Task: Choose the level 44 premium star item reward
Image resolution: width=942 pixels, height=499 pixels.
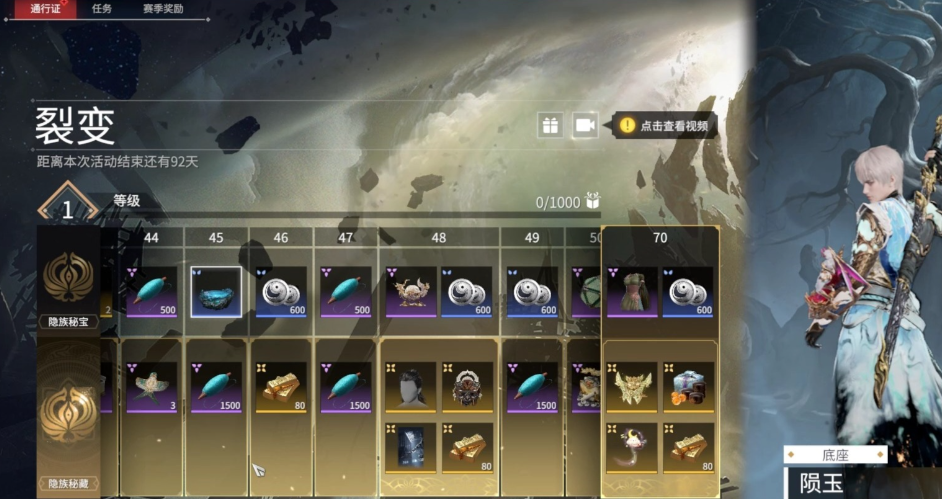Action: (x=152, y=387)
